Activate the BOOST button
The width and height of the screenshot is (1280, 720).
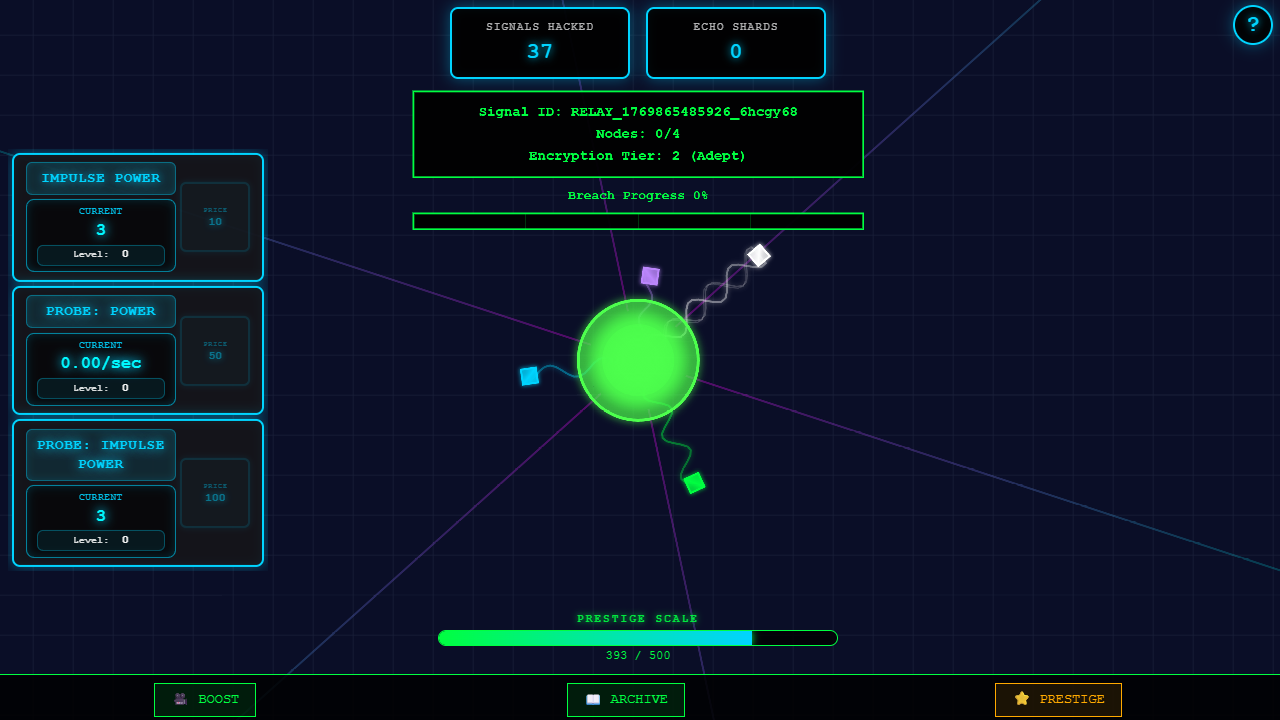(205, 699)
